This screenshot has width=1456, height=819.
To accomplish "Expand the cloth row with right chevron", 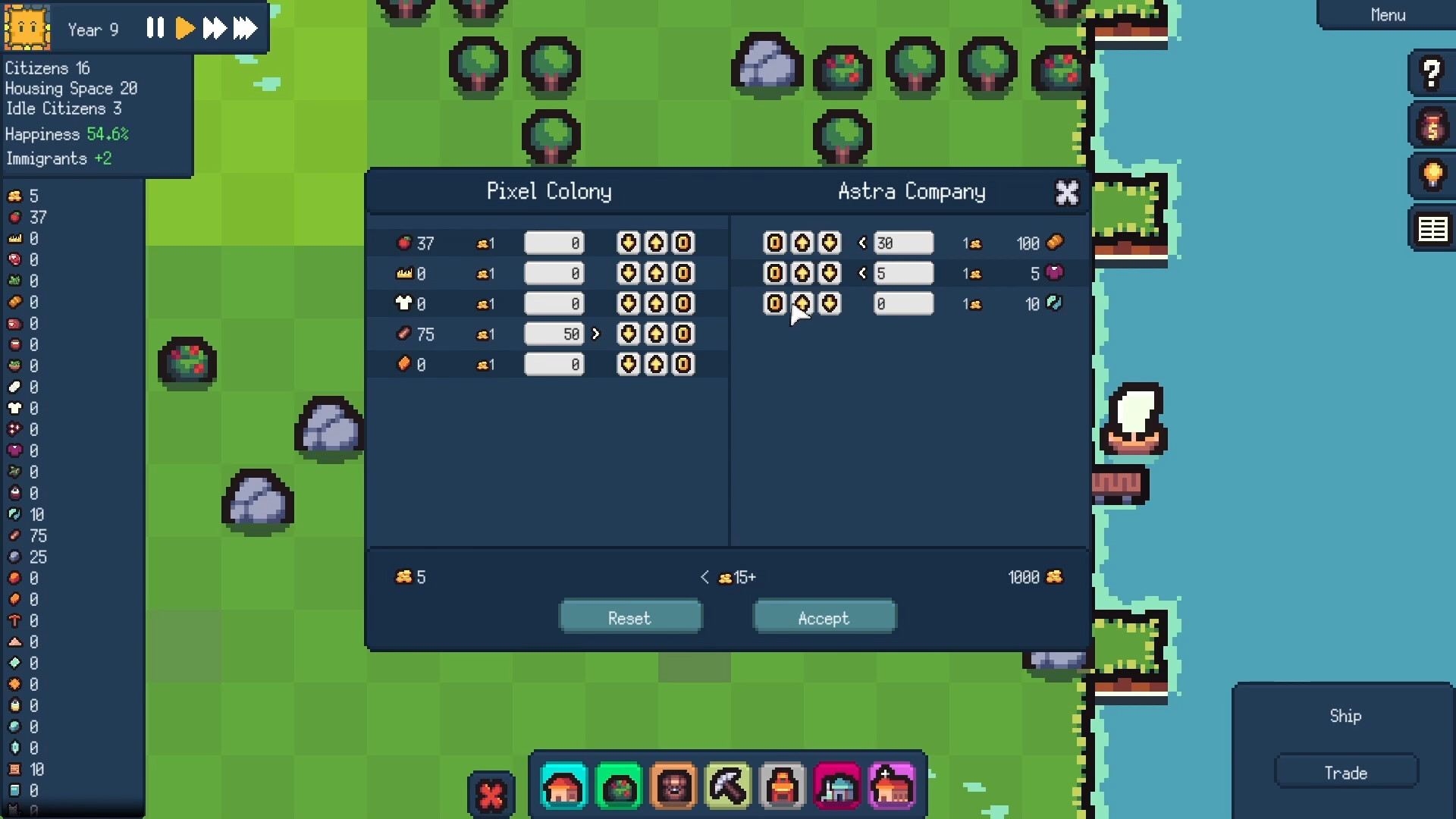I will pyautogui.click(x=596, y=334).
